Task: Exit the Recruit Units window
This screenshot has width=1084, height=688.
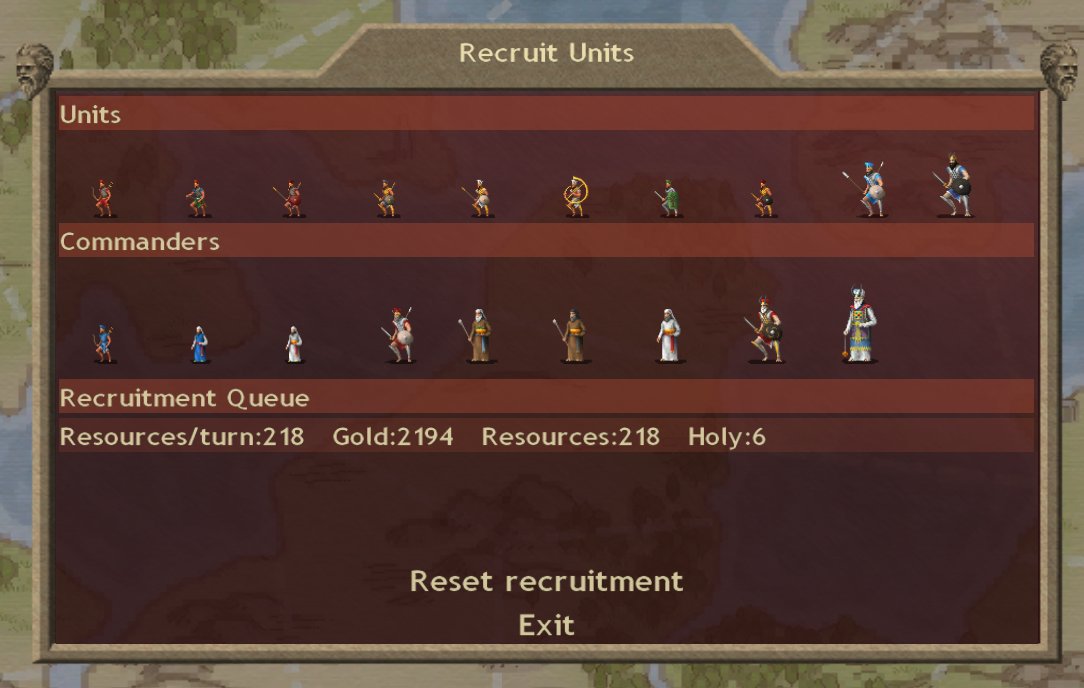Action: (546, 626)
